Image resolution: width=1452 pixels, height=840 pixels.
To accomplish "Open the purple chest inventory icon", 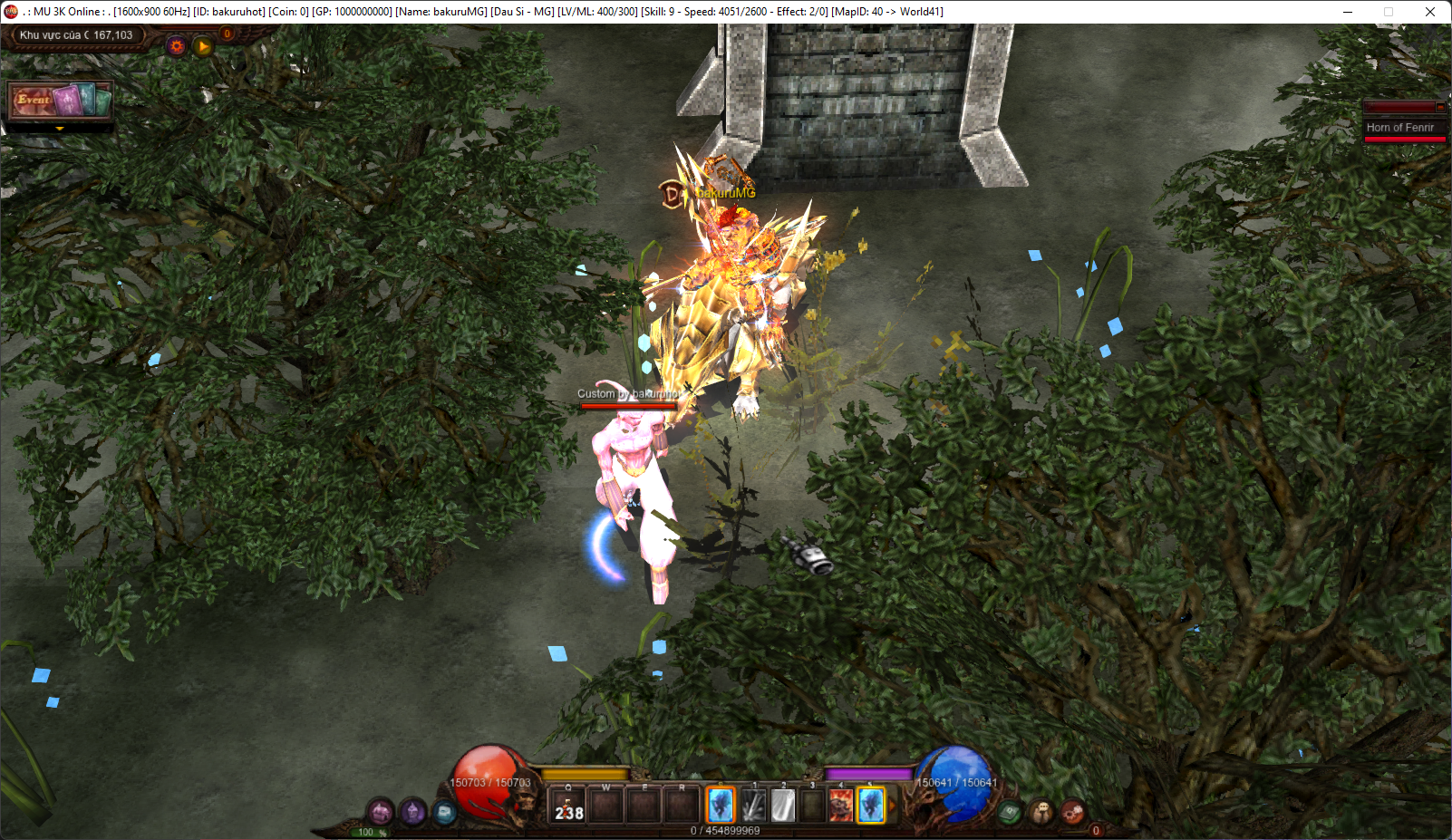I will (381, 811).
